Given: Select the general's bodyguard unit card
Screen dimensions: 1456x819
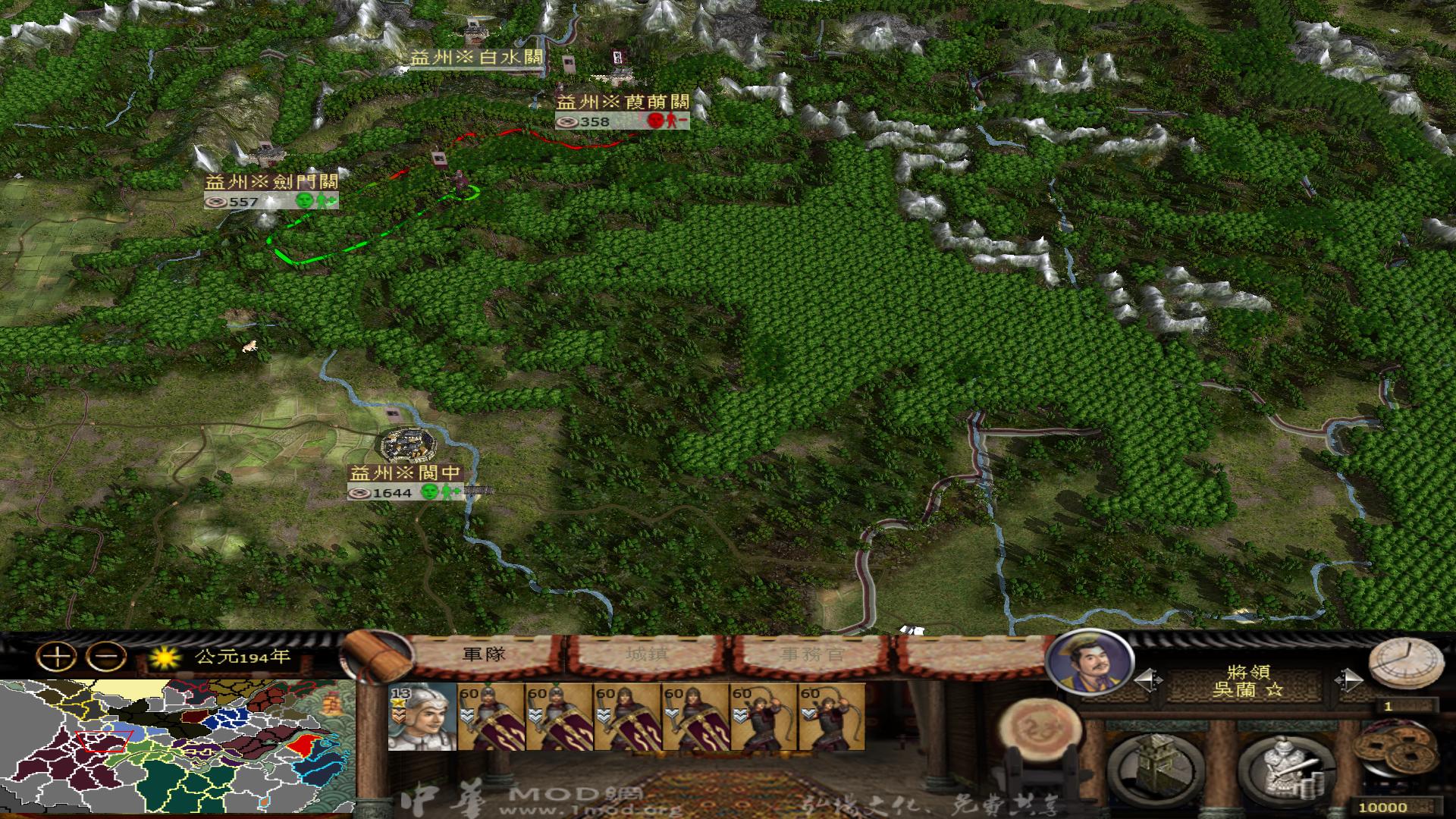Looking at the screenshot, I should [422, 717].
